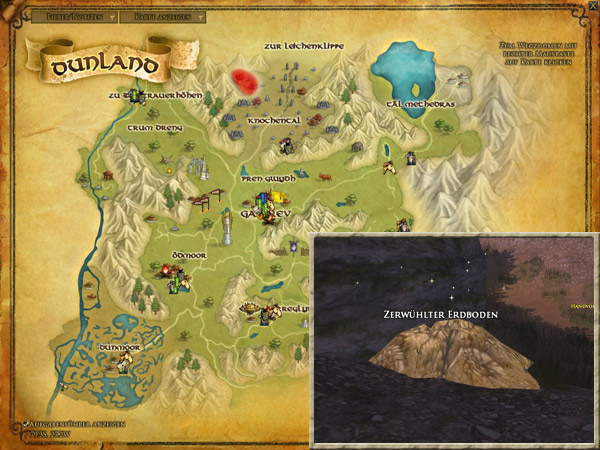Select the Dunmoor settlement marker
The height and width of the screenshot is (450, 600).
coord(124,364)
